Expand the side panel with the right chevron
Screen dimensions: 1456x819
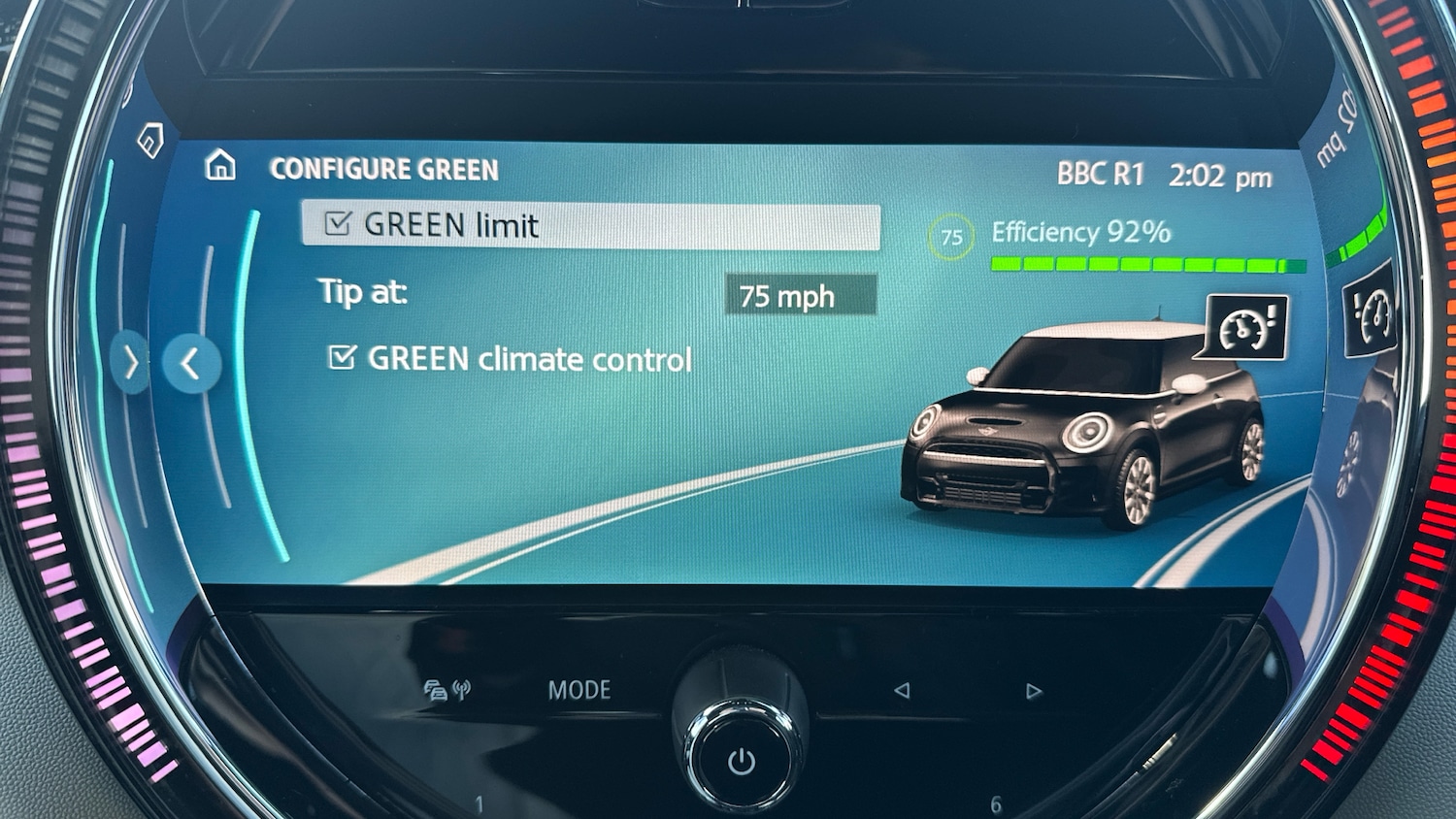(129, 363)
